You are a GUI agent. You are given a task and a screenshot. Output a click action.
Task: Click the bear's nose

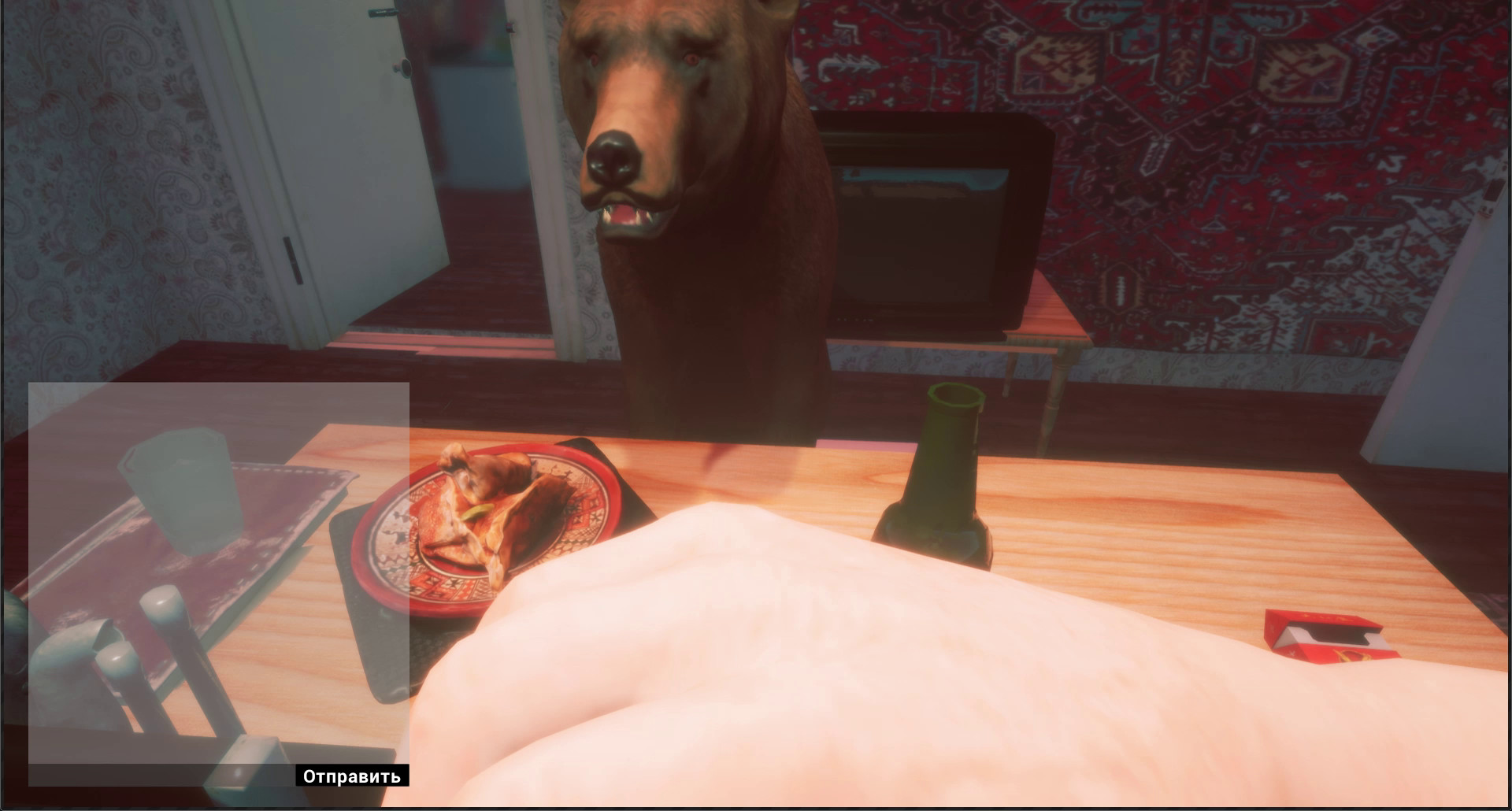pos(615,157)
